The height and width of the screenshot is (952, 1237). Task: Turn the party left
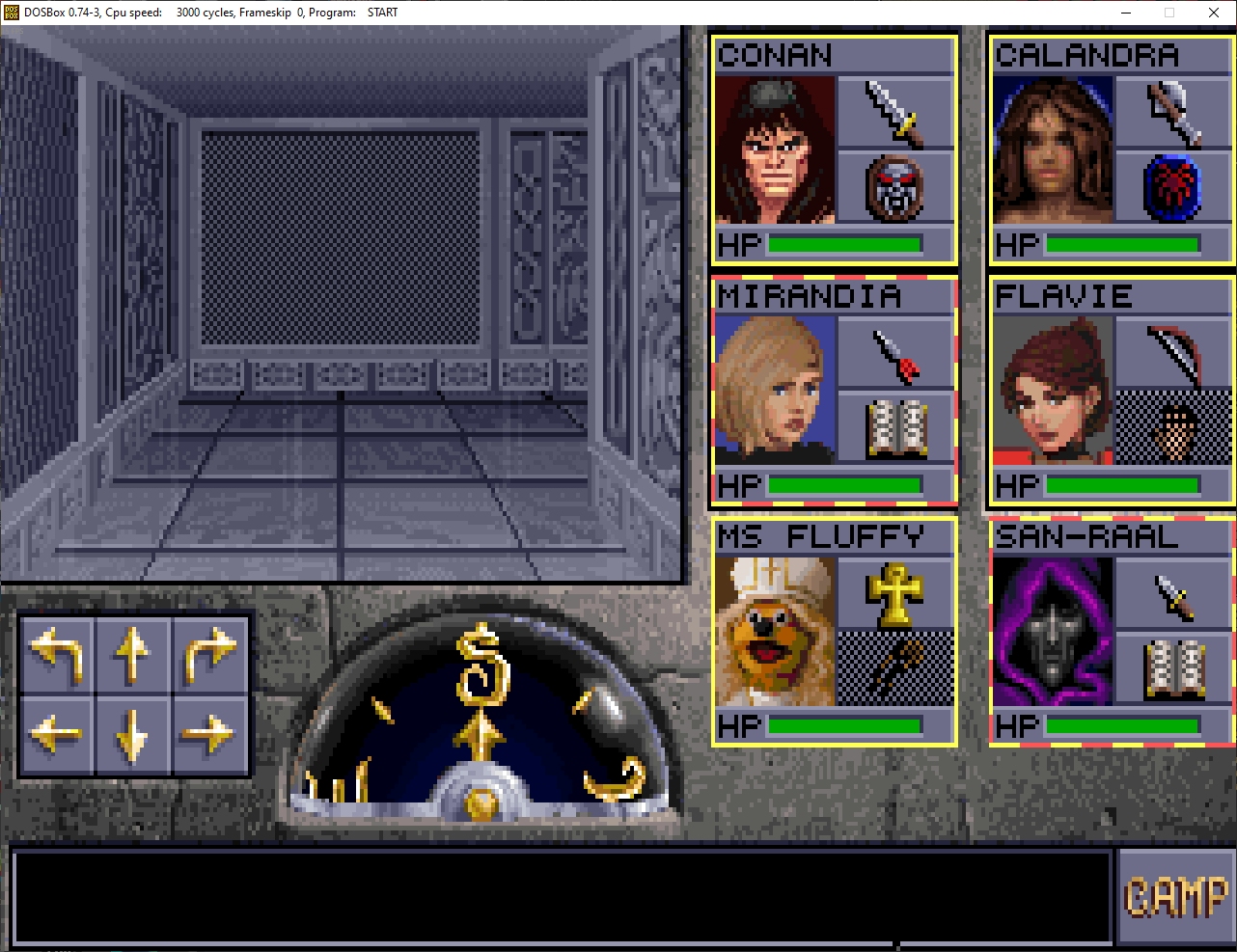(x=57, y=652)
